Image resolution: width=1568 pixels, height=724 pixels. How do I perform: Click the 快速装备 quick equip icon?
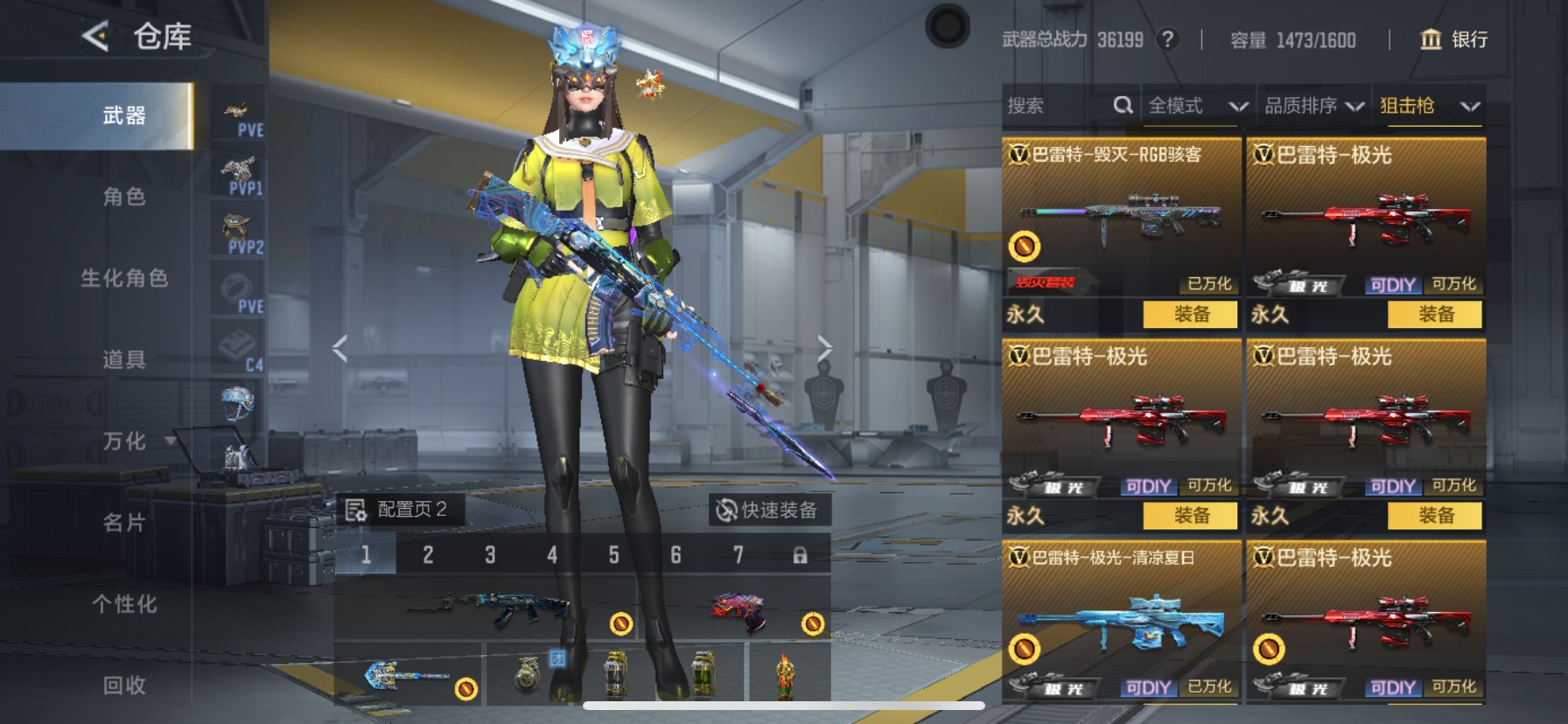click(726, 508)
